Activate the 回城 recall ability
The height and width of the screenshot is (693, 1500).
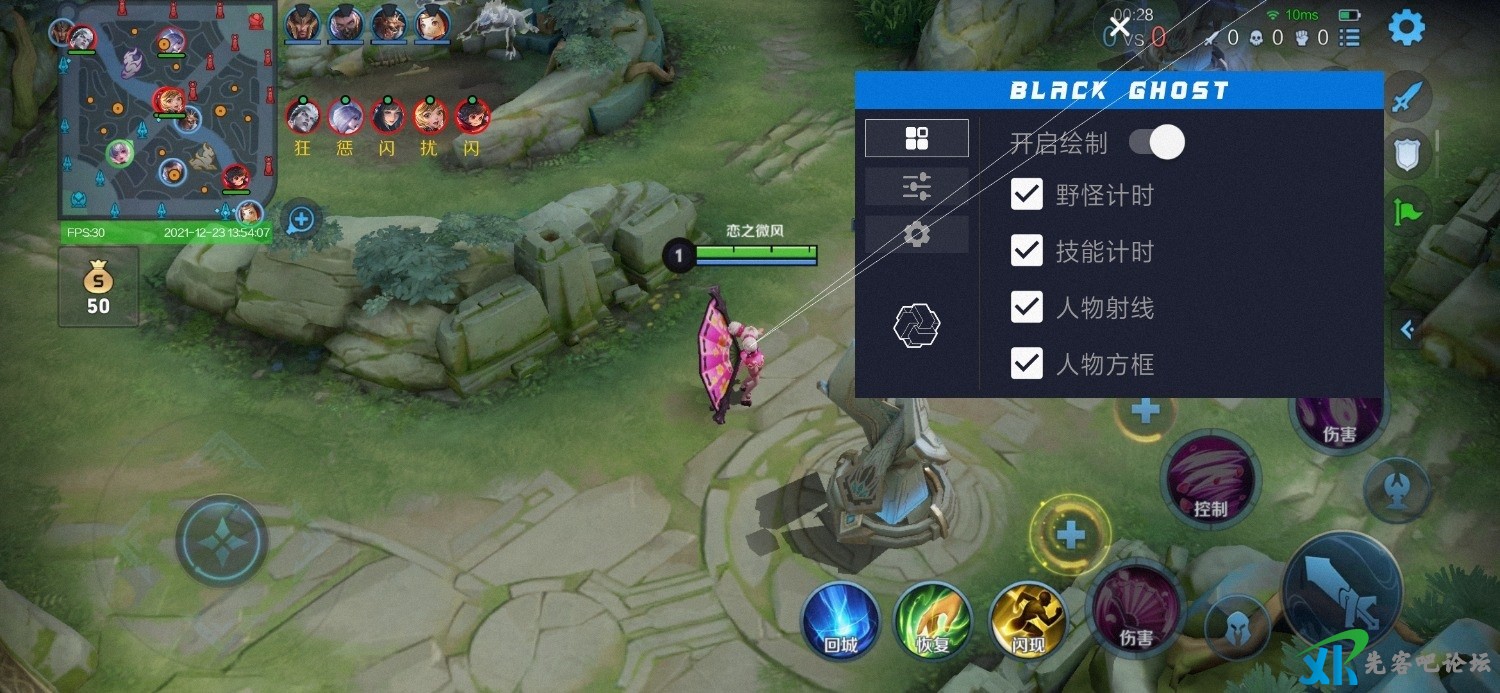click(841, 620)
